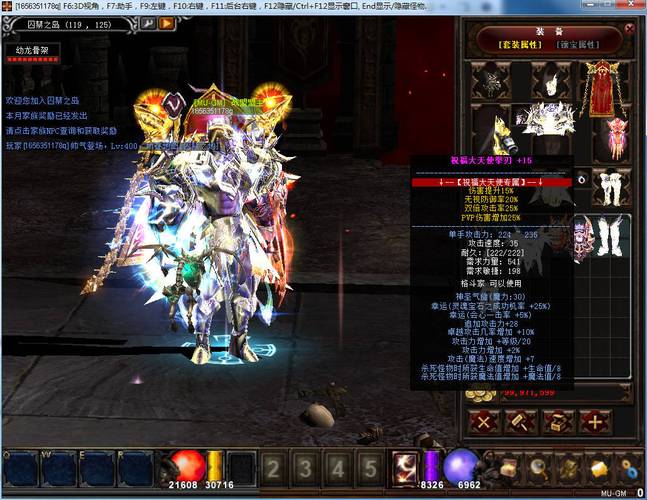Select the active skill icon on hotbar
The width and height of the screenshot is (647, 500).
406,468
